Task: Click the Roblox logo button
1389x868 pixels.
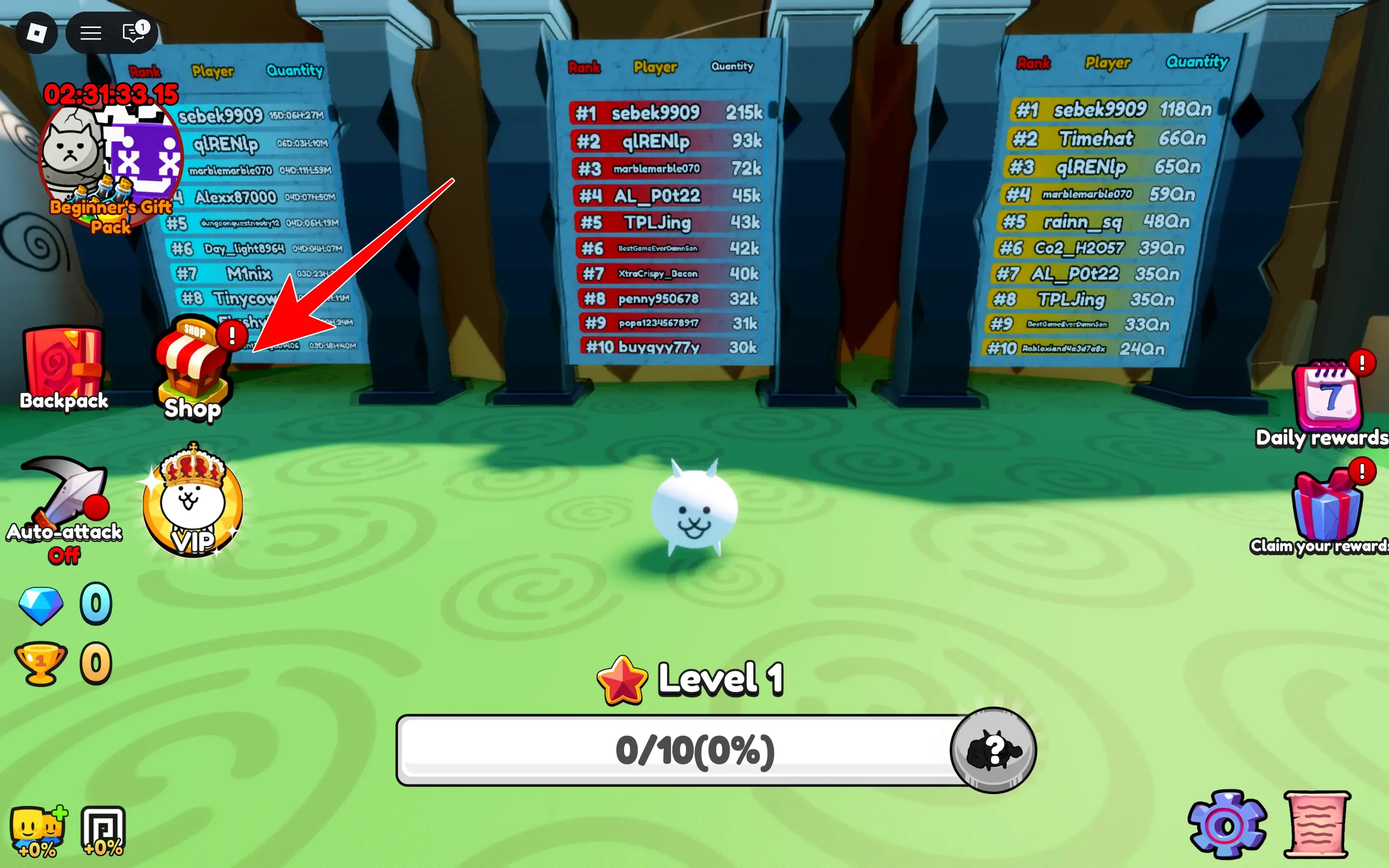Action: coord(37,33)
